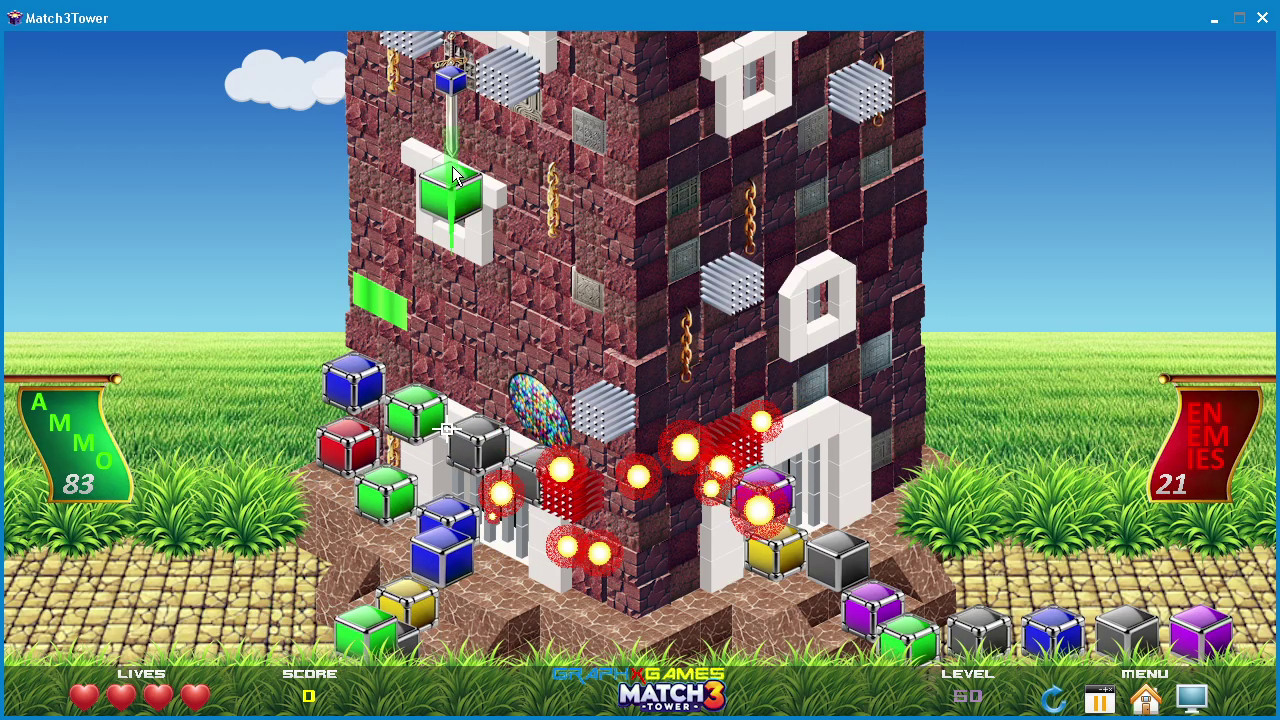Return to the home menu via house icon
The width and height of the screenshot is (1280, 720).
coord(1145,699)
